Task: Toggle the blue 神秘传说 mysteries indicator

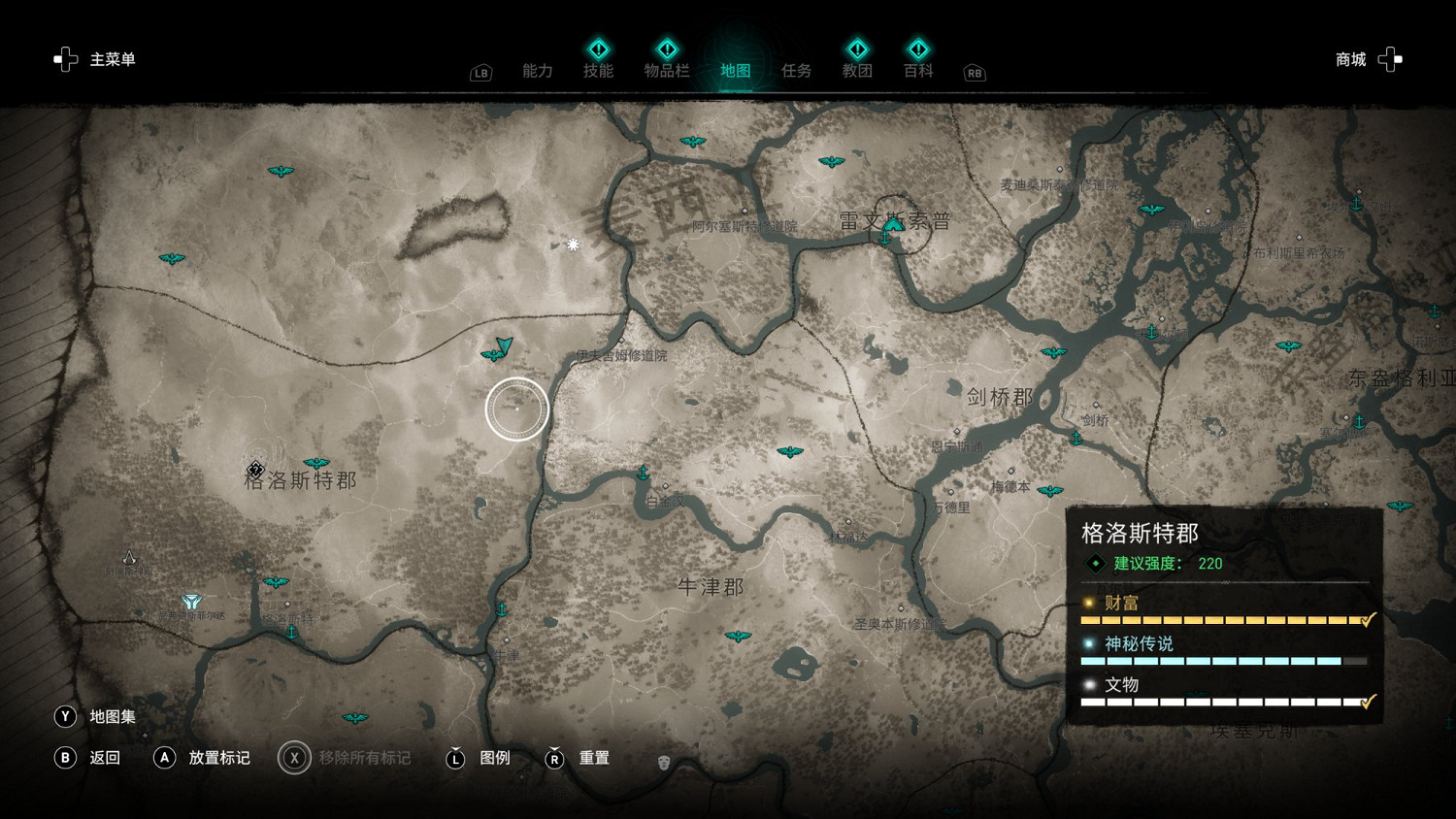Action: pos(1090,644)
